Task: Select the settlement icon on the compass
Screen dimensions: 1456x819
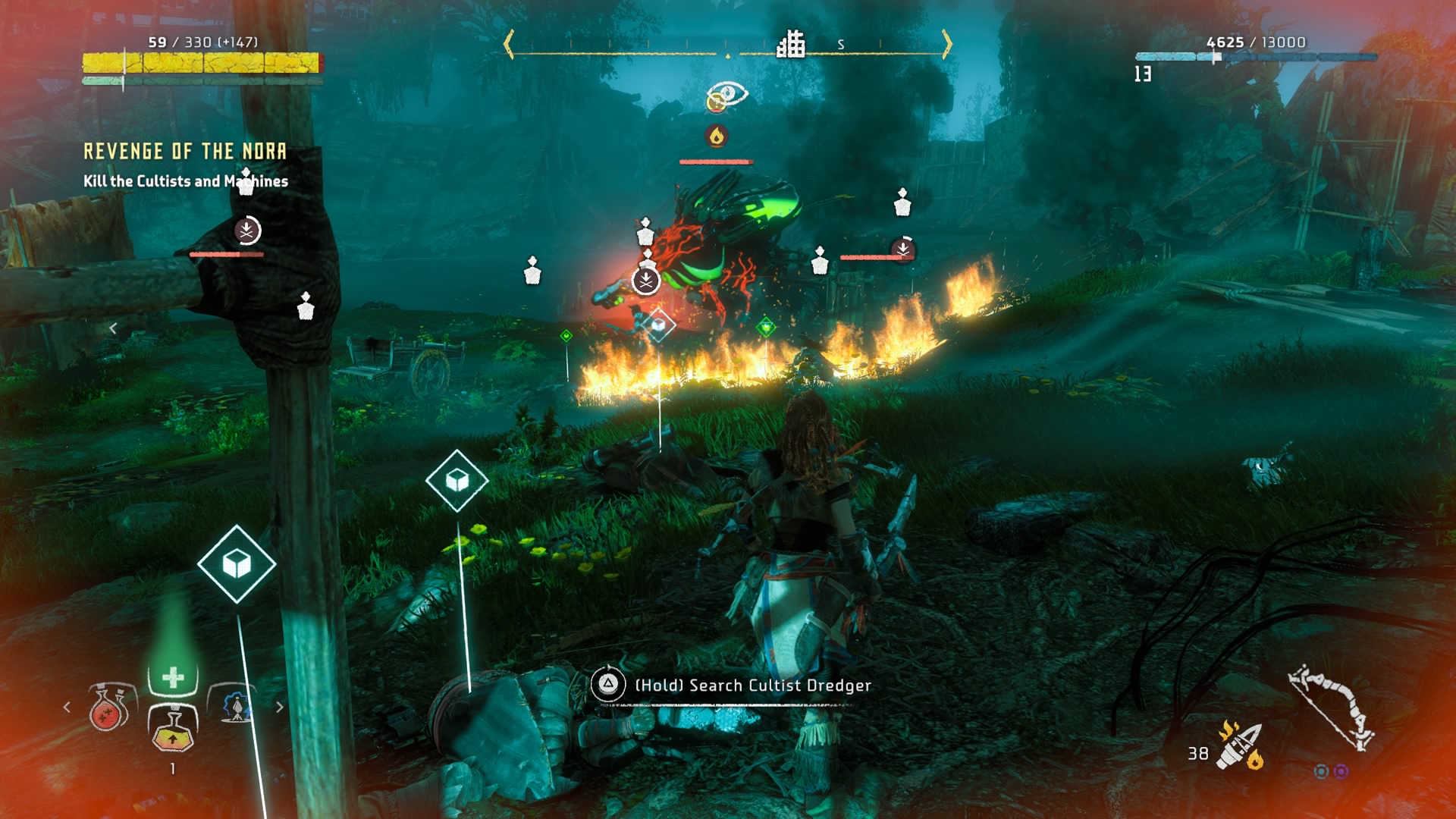Action: coord(790,45)
